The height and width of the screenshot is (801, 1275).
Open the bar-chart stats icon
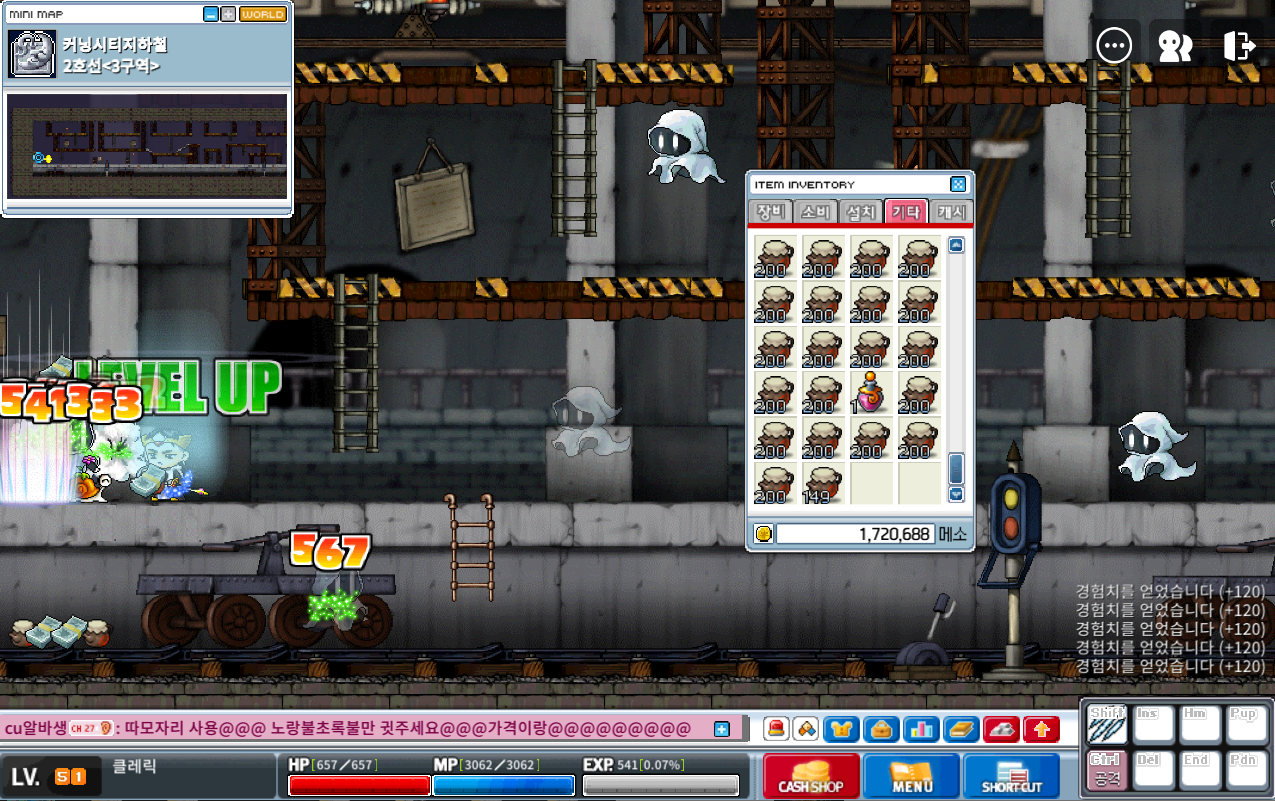pyautogui.click(x=921, y=730)
